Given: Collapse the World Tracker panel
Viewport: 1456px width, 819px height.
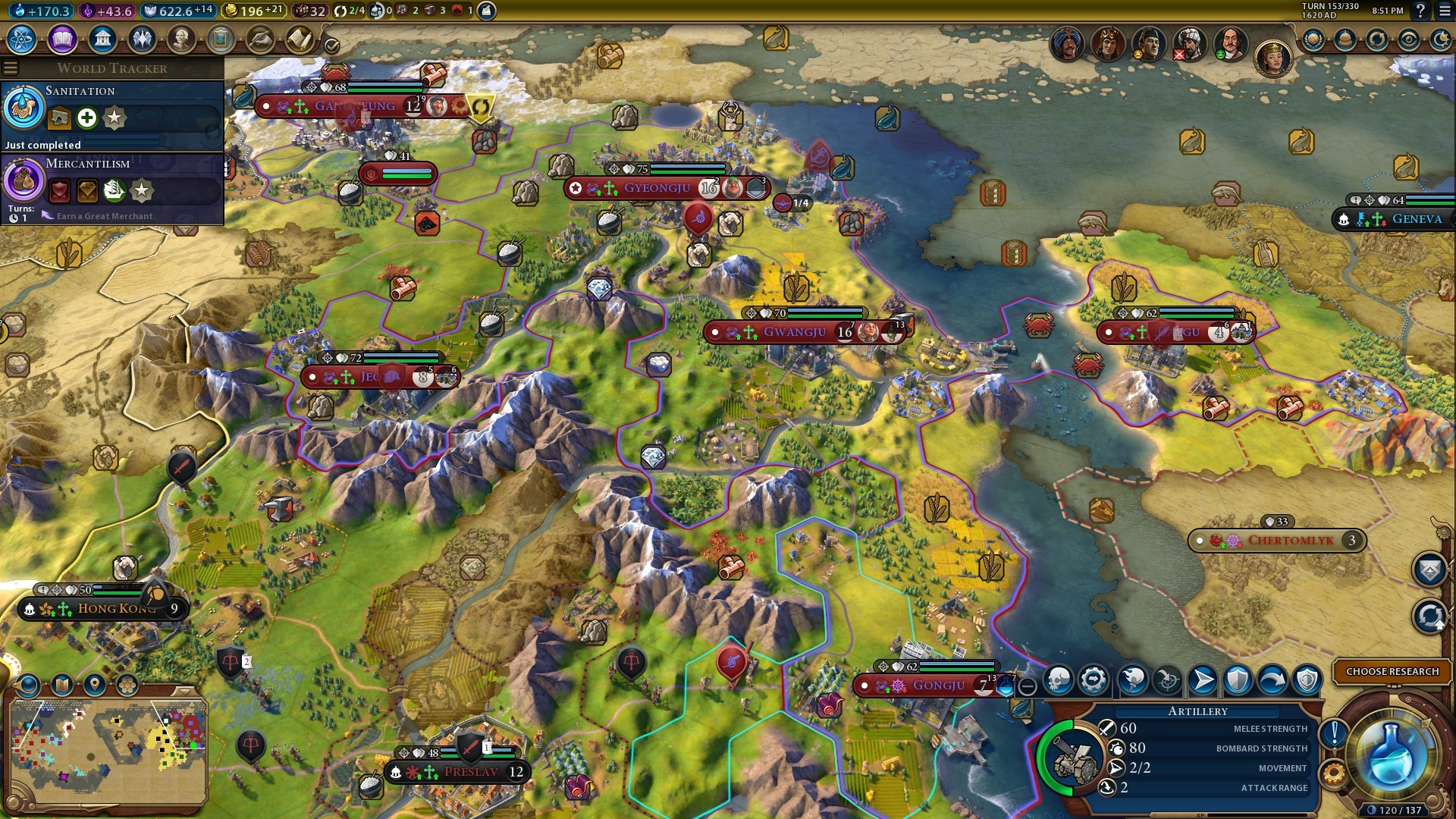Looking at the screenshot, I should [10, 67].
